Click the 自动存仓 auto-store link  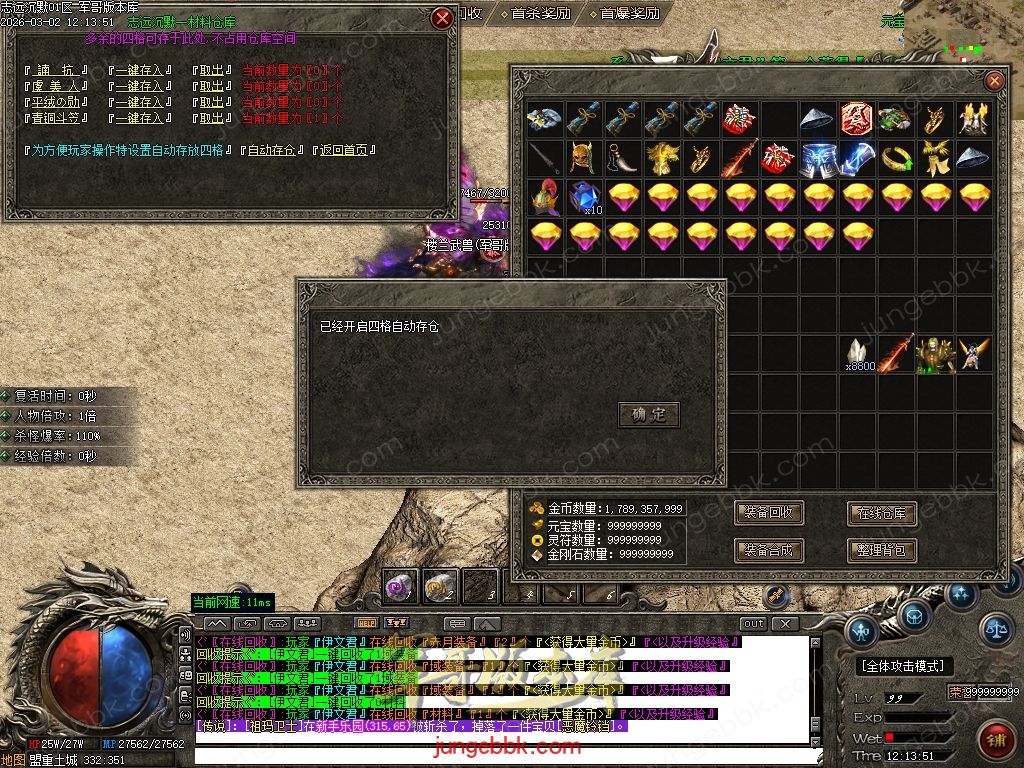tap(271, 150)
